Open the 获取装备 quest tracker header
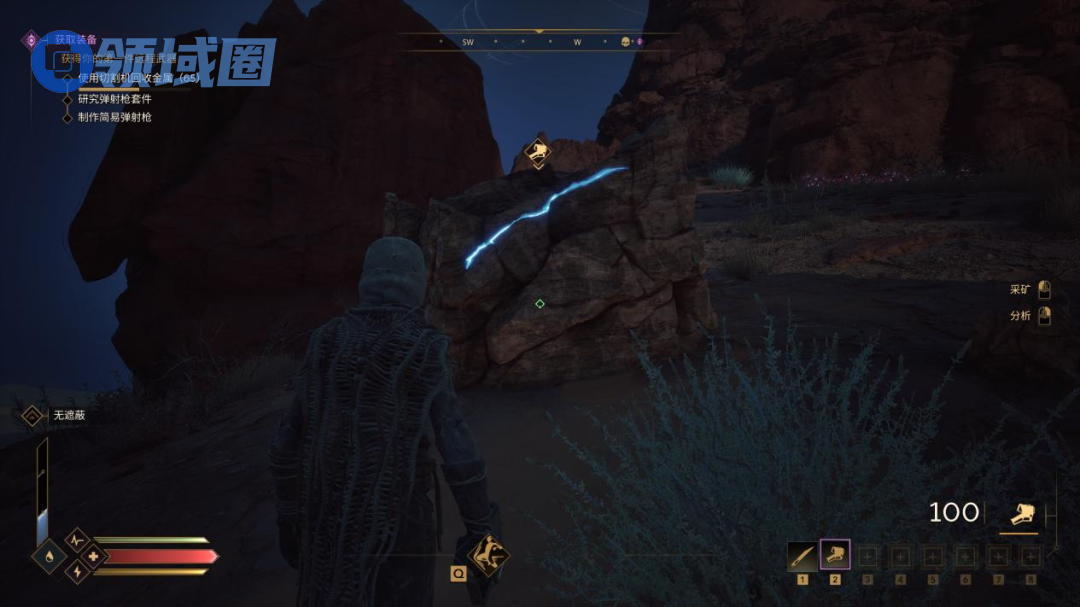1080x607 pixels. click(75, 40)
